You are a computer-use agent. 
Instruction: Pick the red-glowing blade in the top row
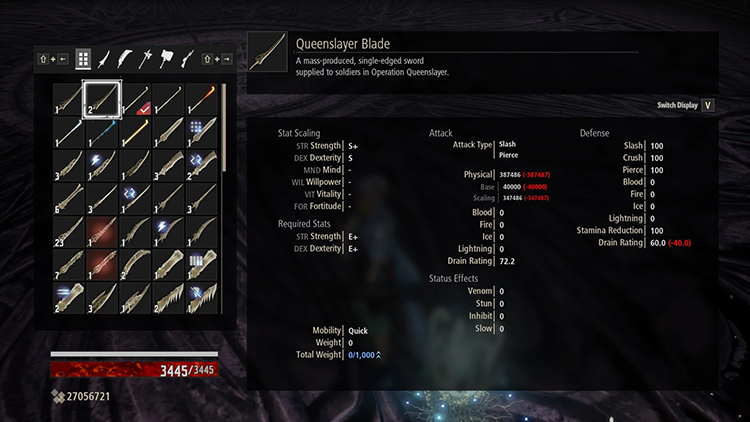(x=203, y=98)
